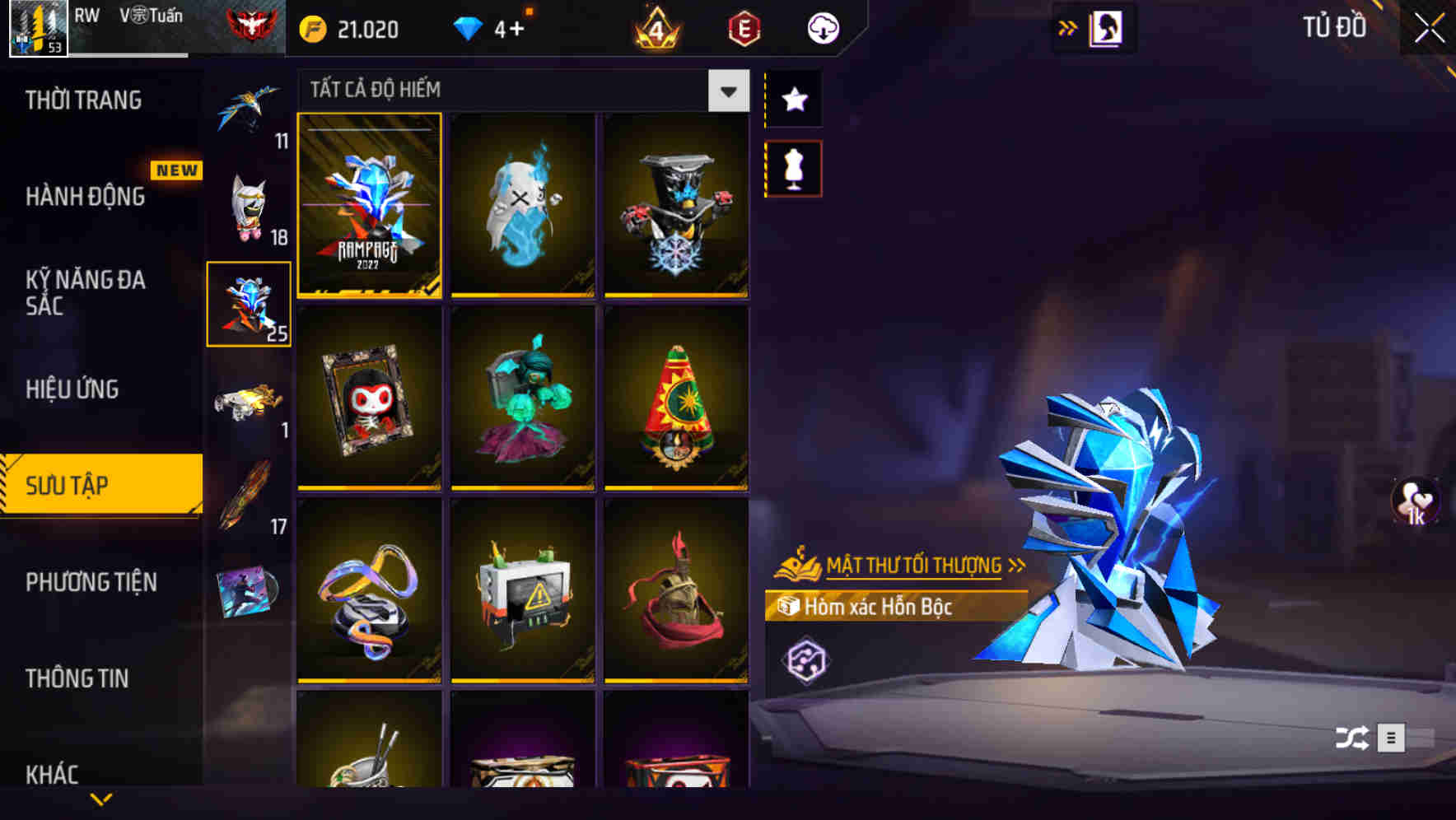Toggle the mannequin try-on display
The image size is (1456, 820).
(x=793, y=168)
